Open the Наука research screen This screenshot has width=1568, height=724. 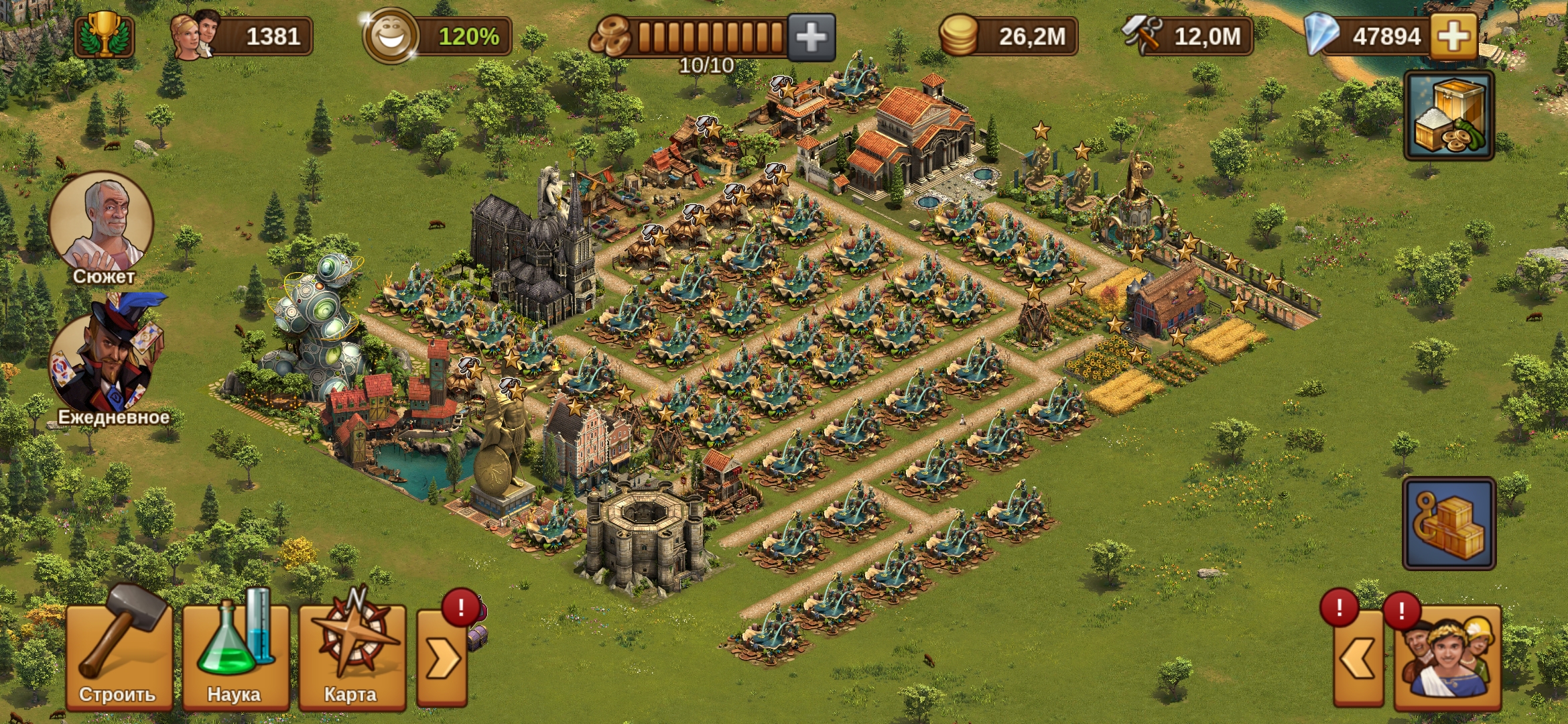pyautogui.click(x=235, y=654)
